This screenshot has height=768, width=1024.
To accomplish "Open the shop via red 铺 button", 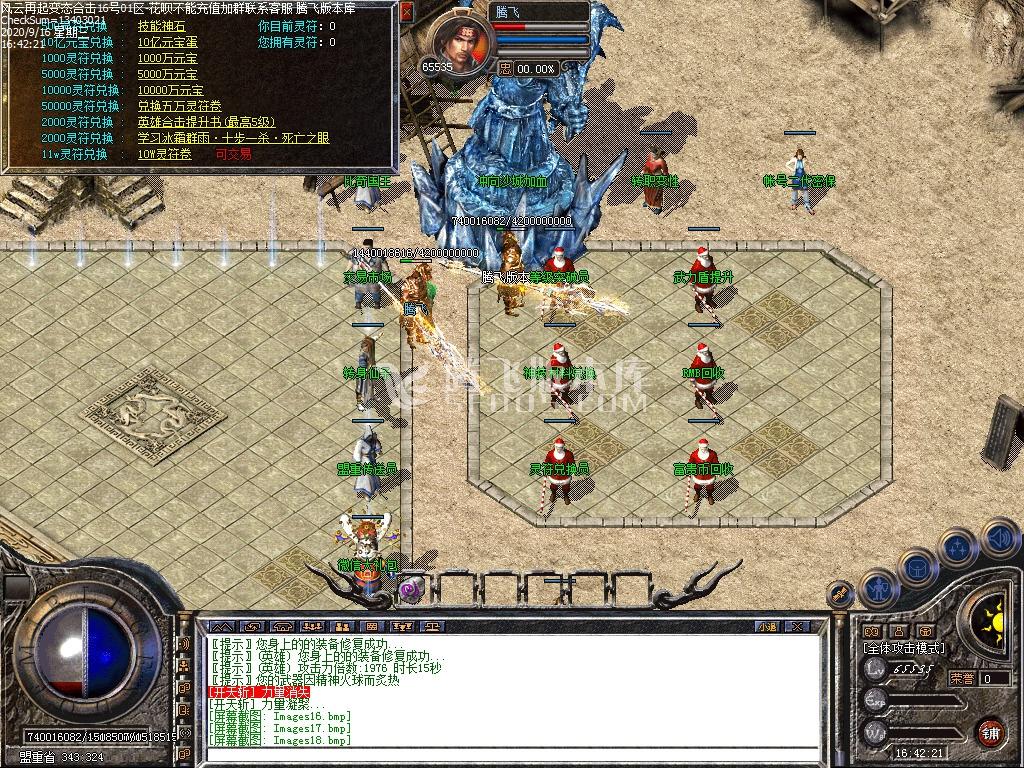I will [990, 732].
